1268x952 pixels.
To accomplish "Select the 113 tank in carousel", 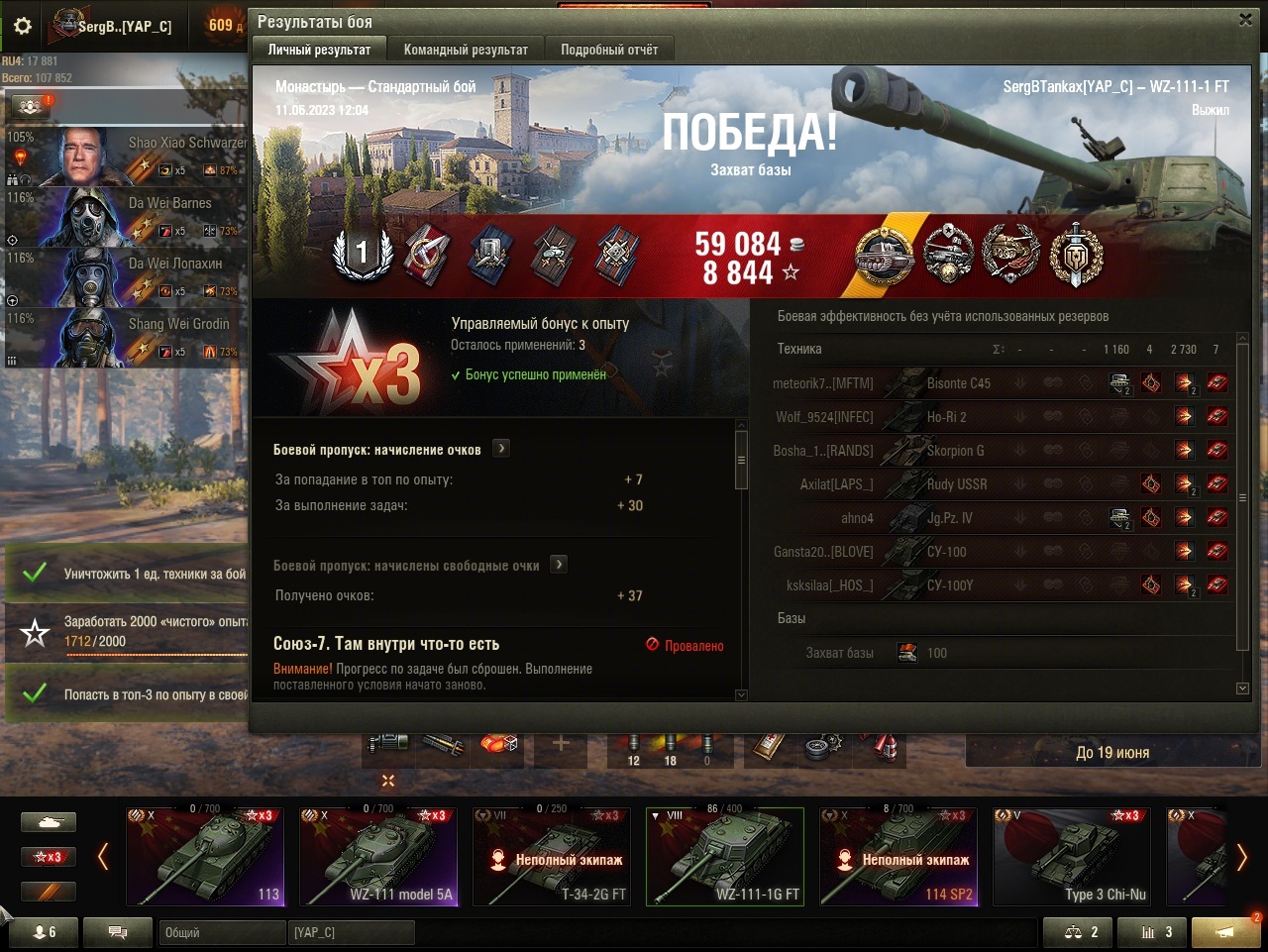I will tap(205, 856).
